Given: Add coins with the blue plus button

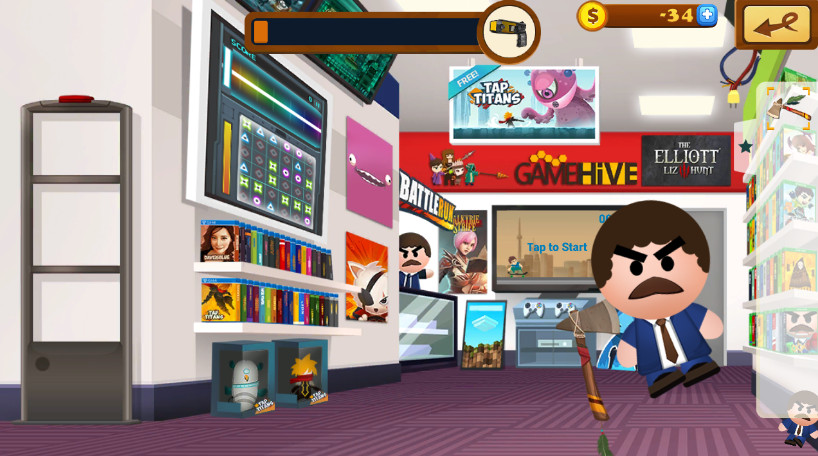Looking at the screenshot, I should coord(707,15).
